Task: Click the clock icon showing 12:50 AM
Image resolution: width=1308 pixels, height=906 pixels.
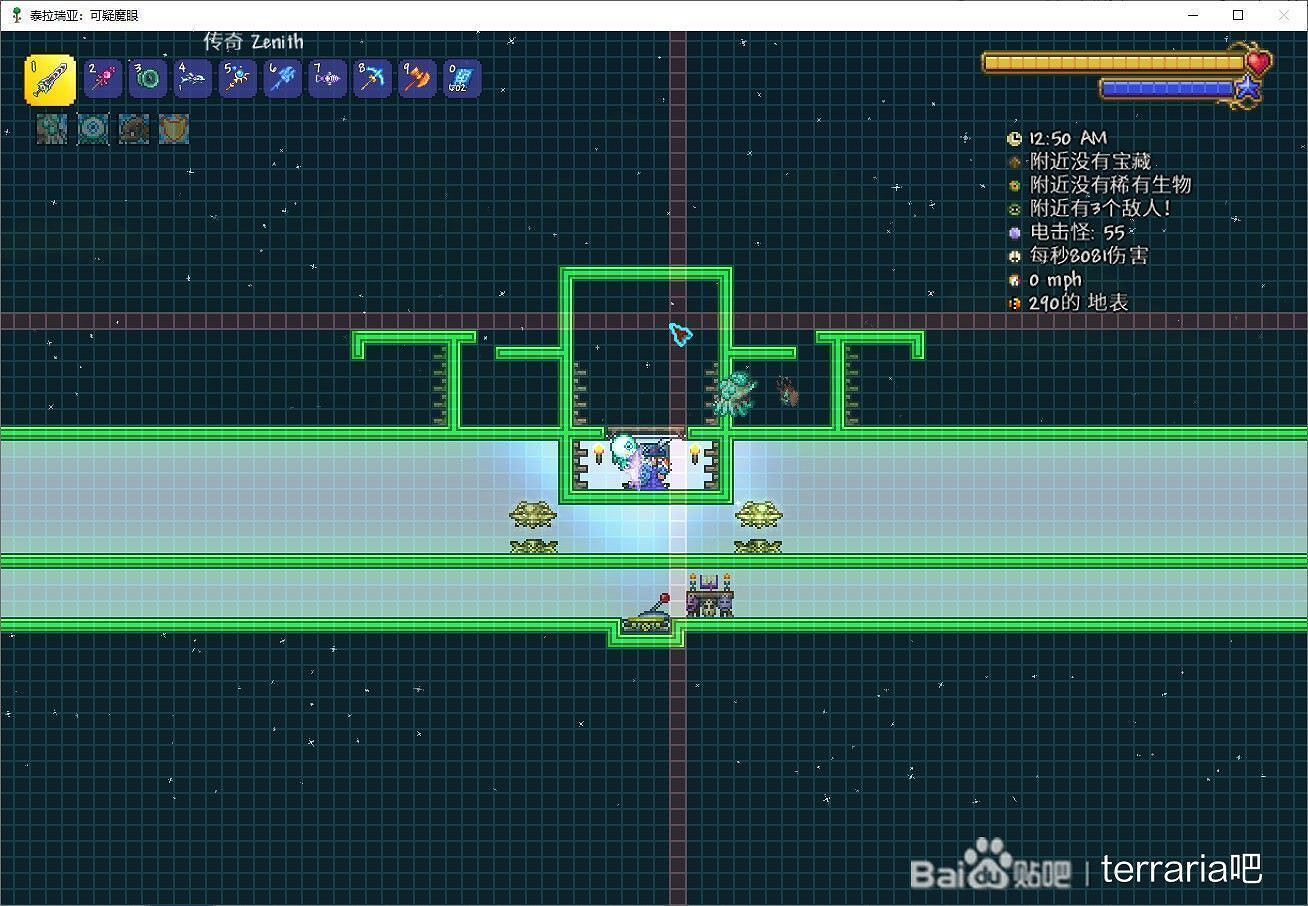Action: pos(1015,140)
